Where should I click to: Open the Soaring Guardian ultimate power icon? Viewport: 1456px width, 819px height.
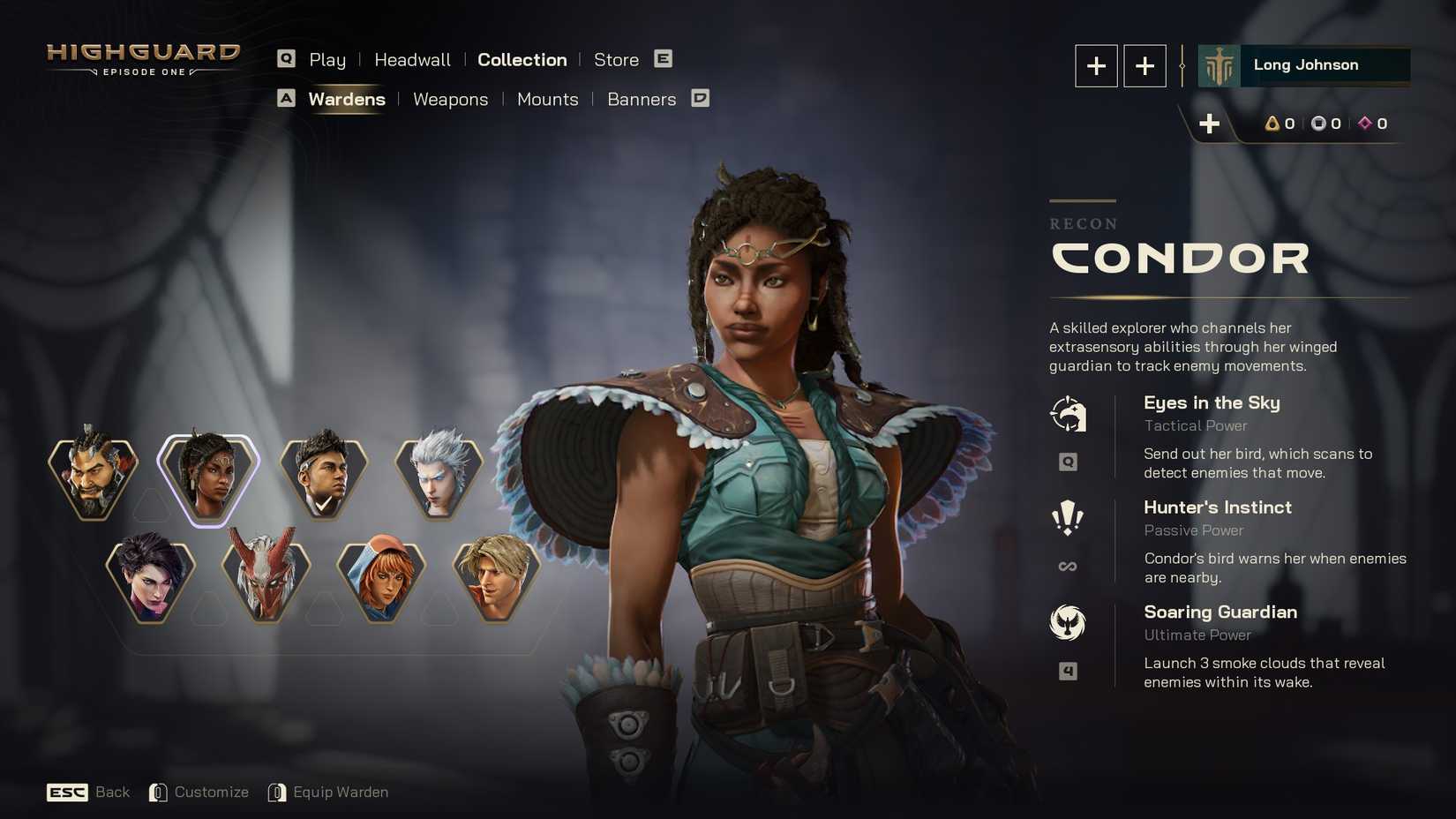tap(1069, 622)
